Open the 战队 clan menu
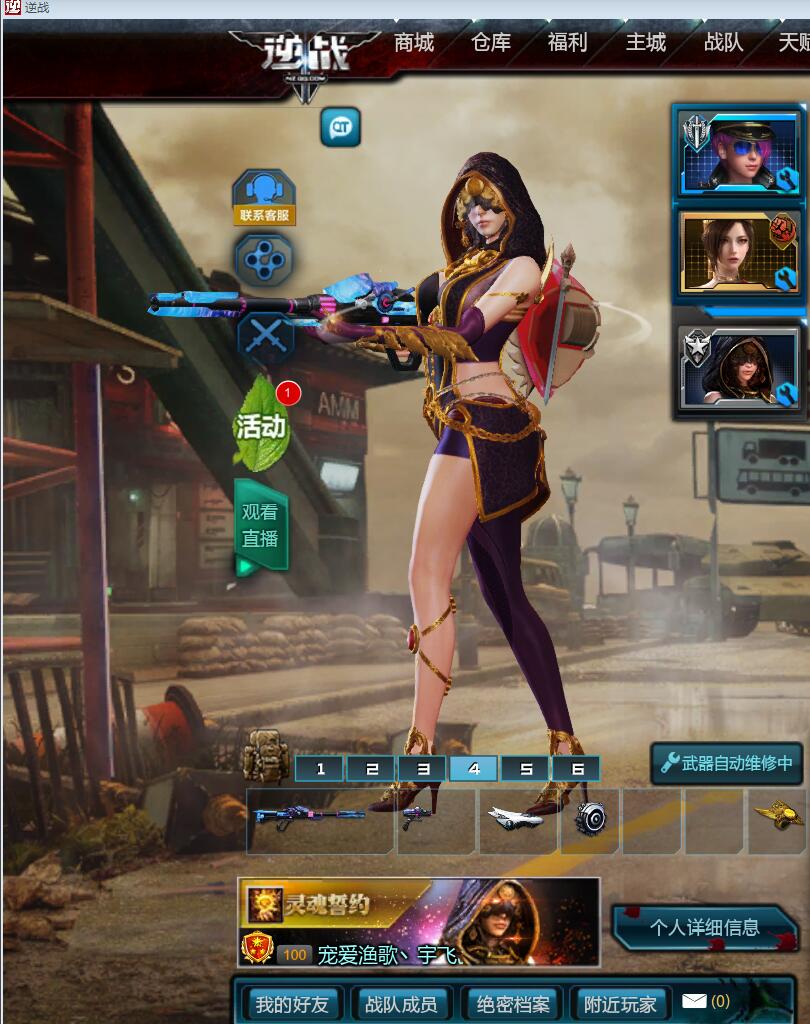The image size is (810, 1024). point(723,43)
